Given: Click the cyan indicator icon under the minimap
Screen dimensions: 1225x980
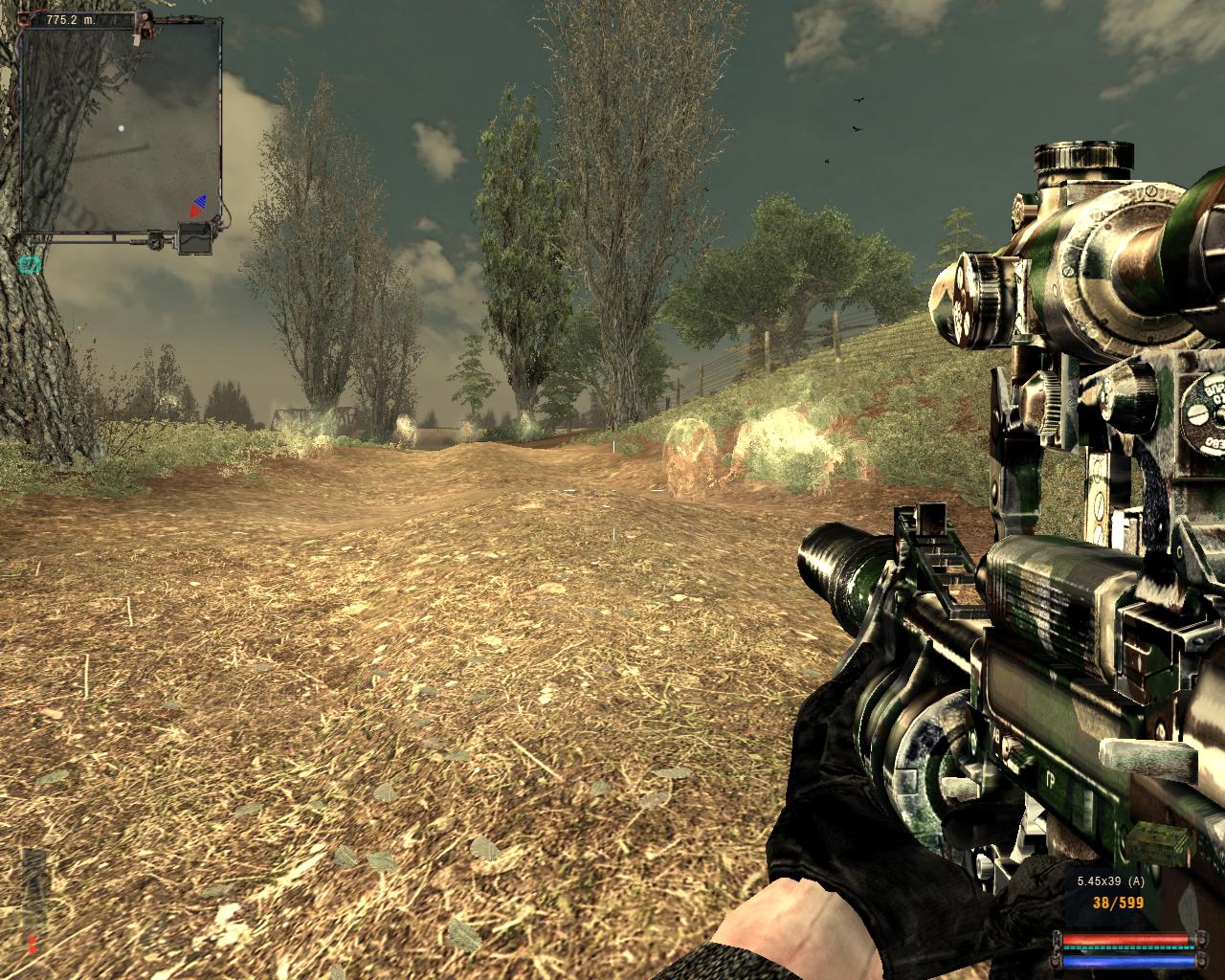Looking at the screenshot, I should (31, 264).
